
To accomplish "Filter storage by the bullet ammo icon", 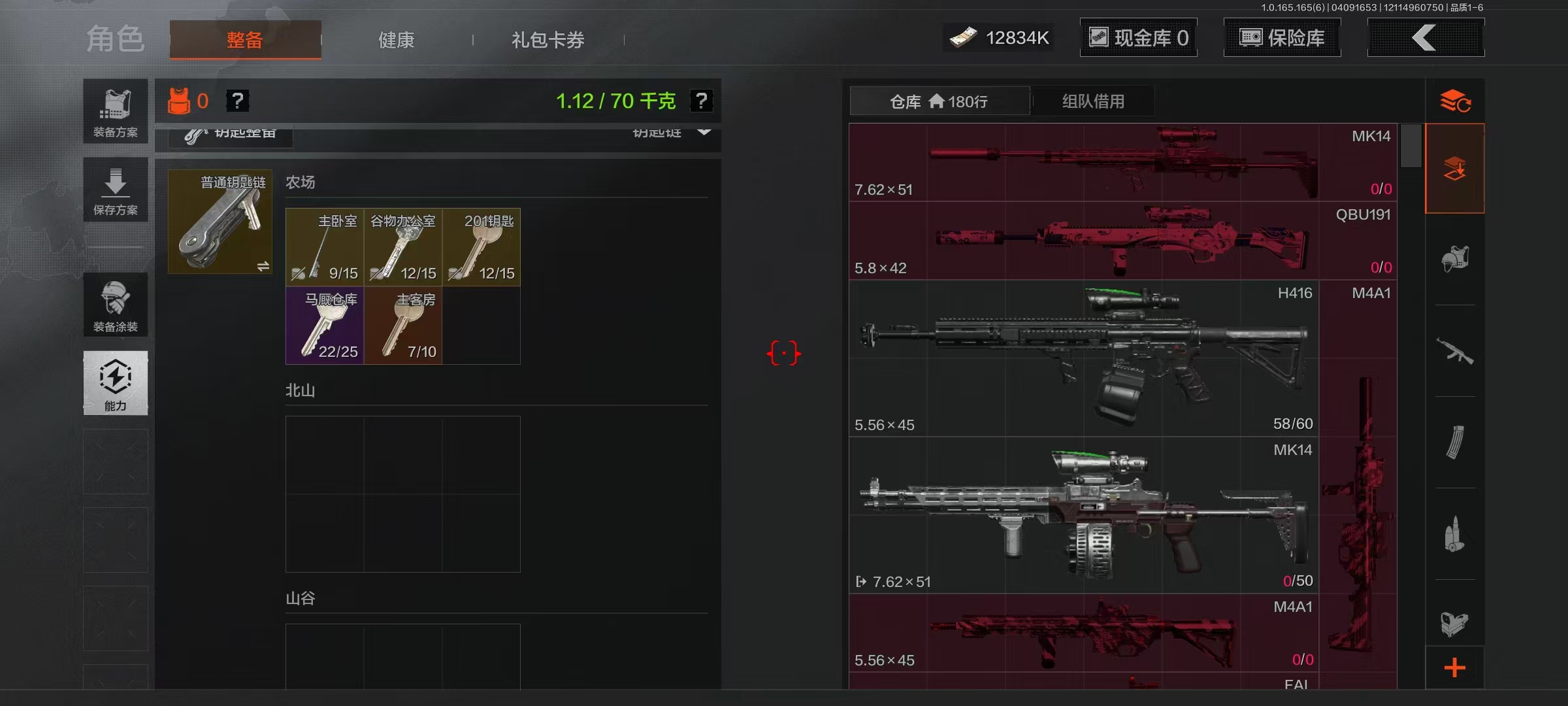I will tap(1454, 534).
